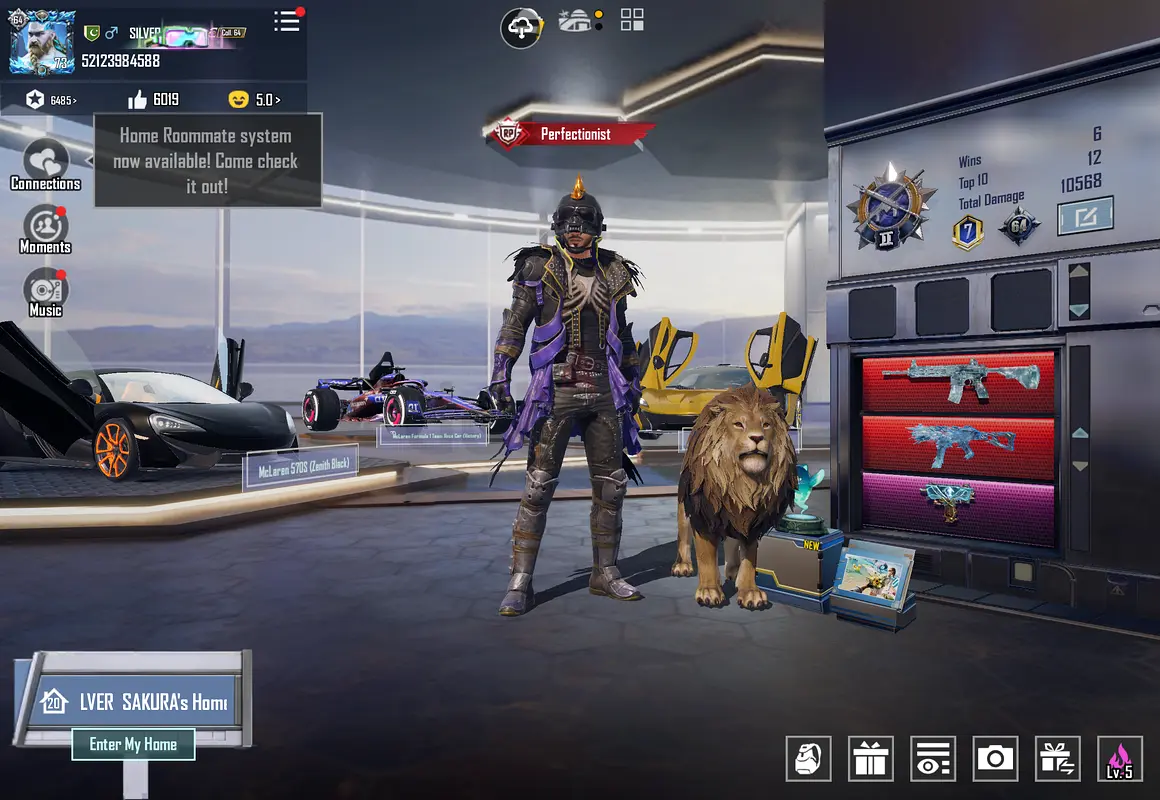
Task: Click the Enter My Home button
Action: (133, 744)
